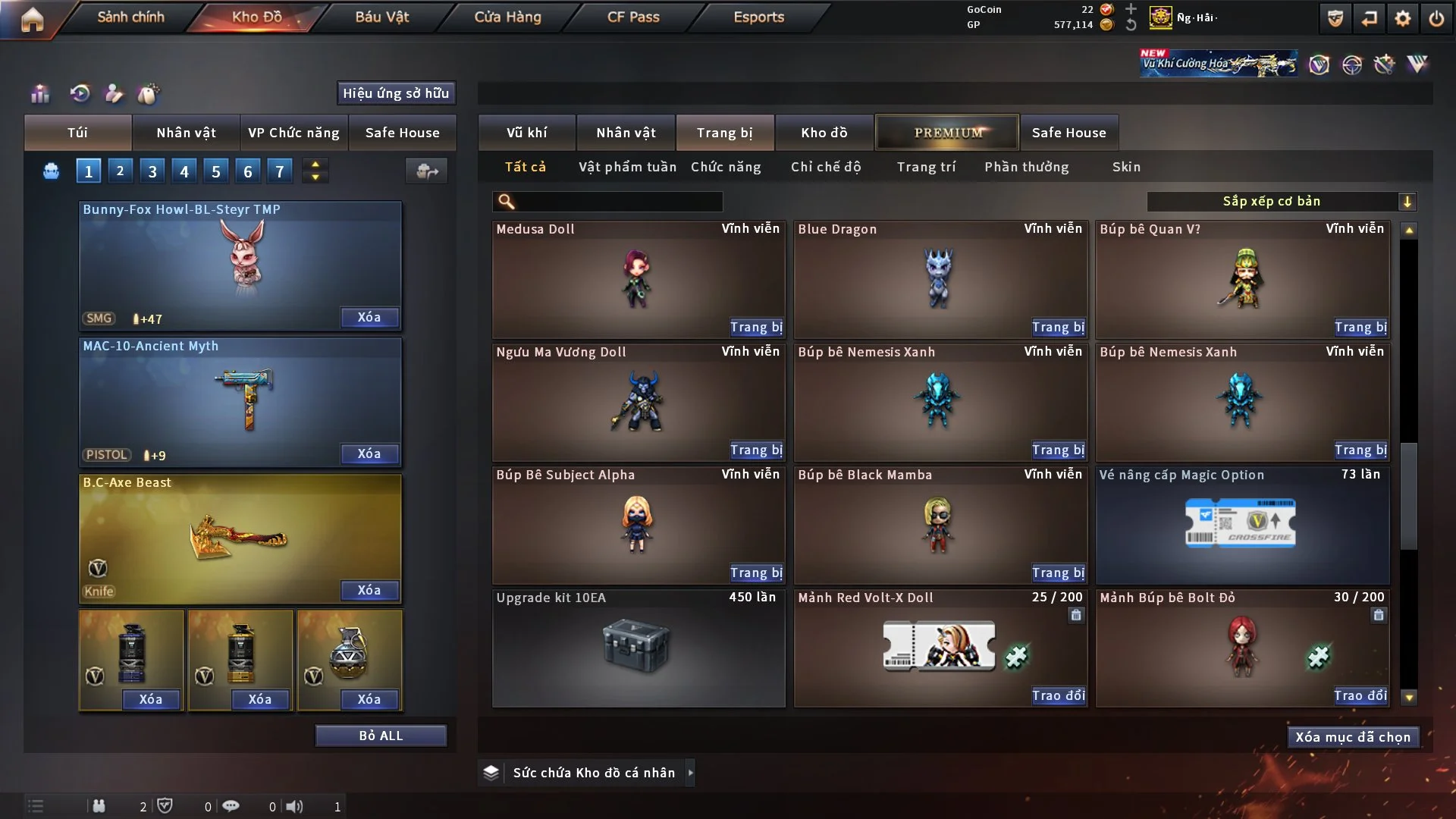Click Xóa mục đã chọn button
This screenshot has width=1456, height=819.
pos(1353,737)
